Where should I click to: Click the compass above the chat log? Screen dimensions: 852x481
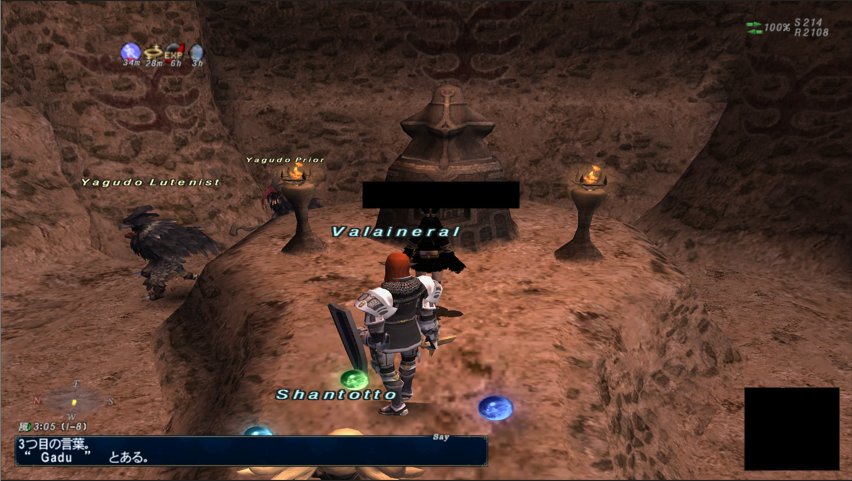tap(73, 400)
